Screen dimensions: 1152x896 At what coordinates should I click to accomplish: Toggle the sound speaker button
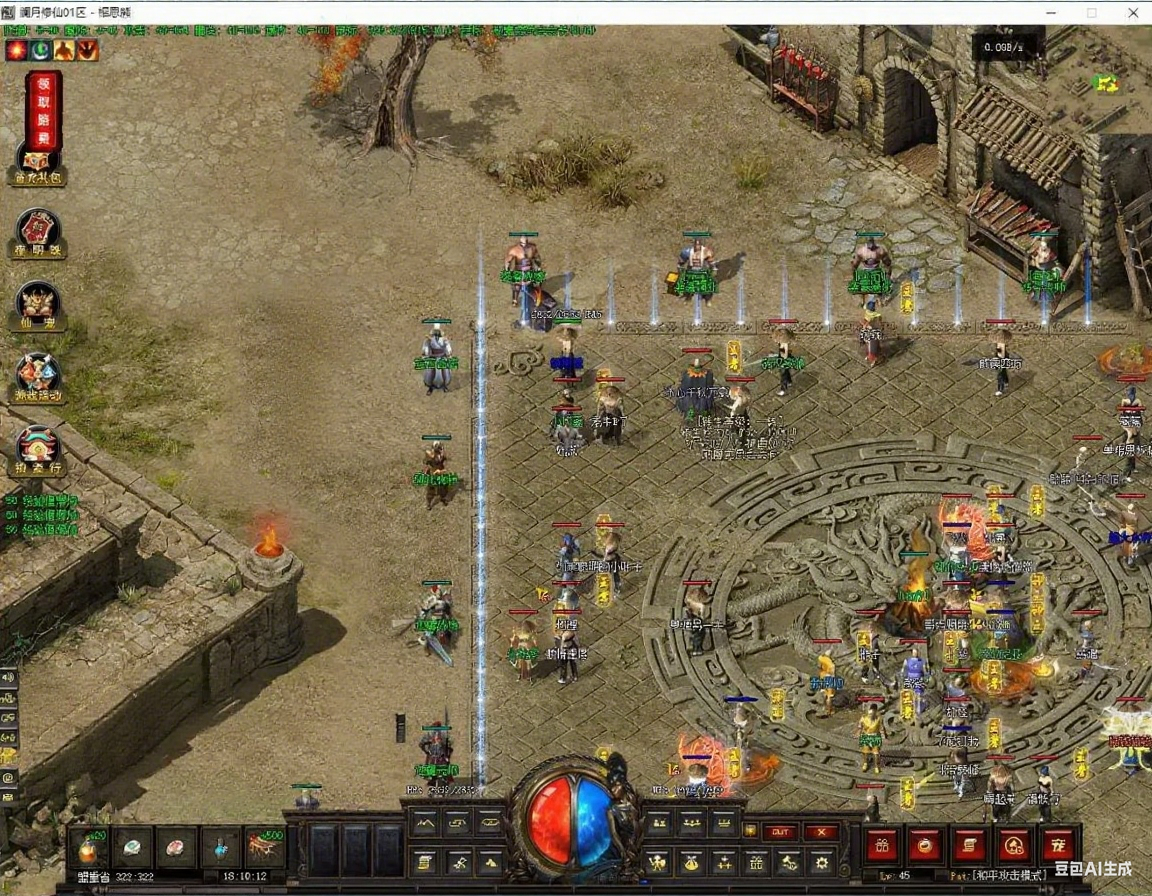[x=9, y=677]
